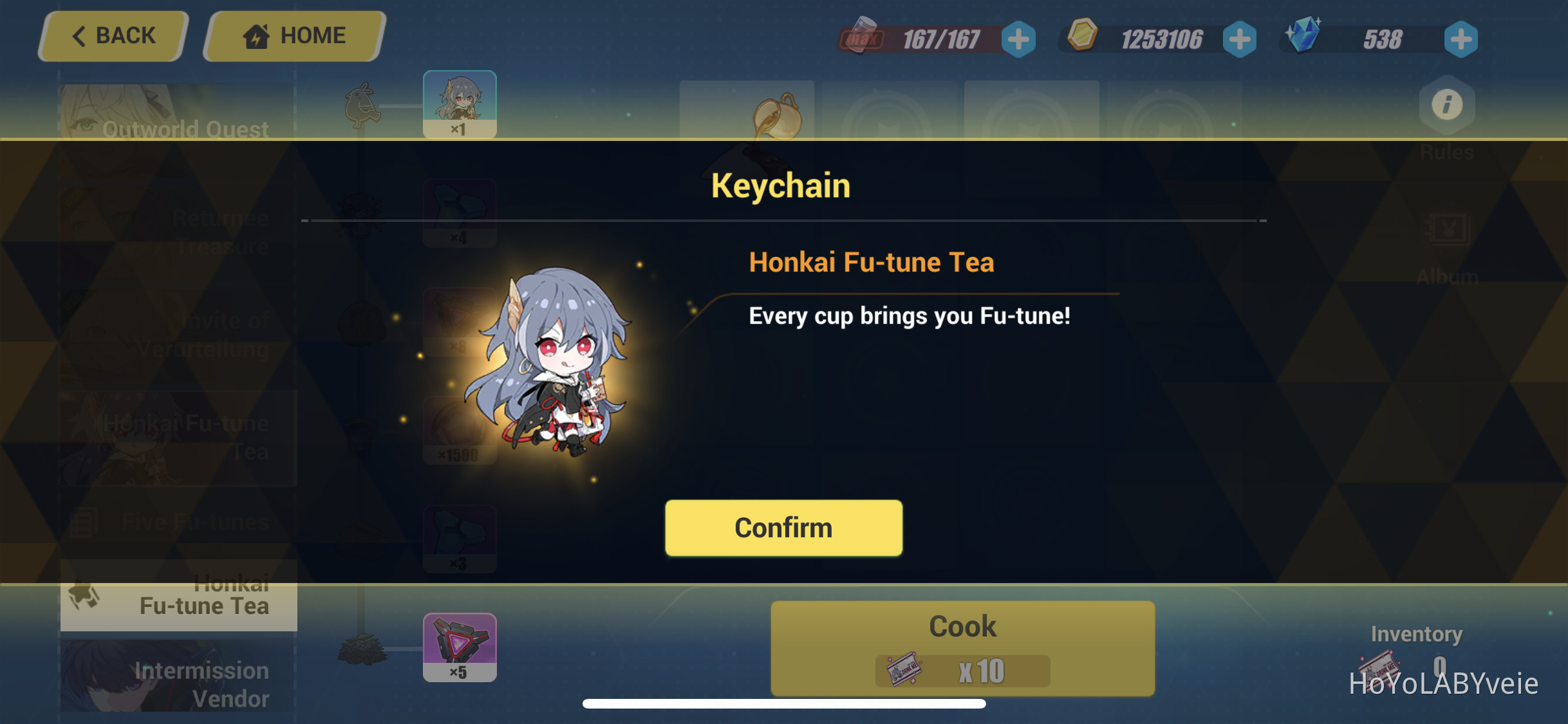Switch to the Outworld Quest tab
Image resolution: width=1568 pixels, height=724 pixels.
click(x=185, y=129)
